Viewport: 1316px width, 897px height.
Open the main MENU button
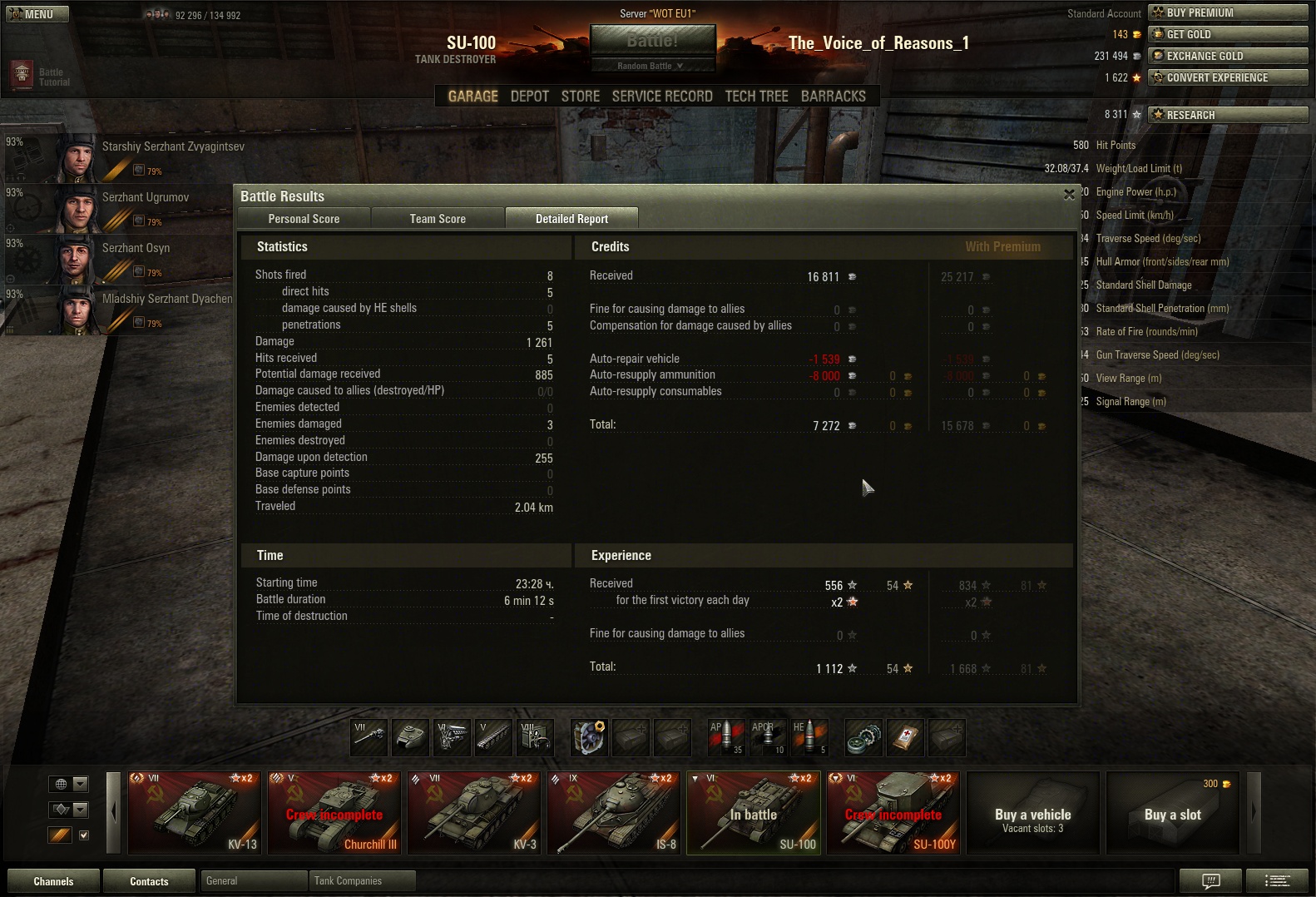tap(37, 14)
